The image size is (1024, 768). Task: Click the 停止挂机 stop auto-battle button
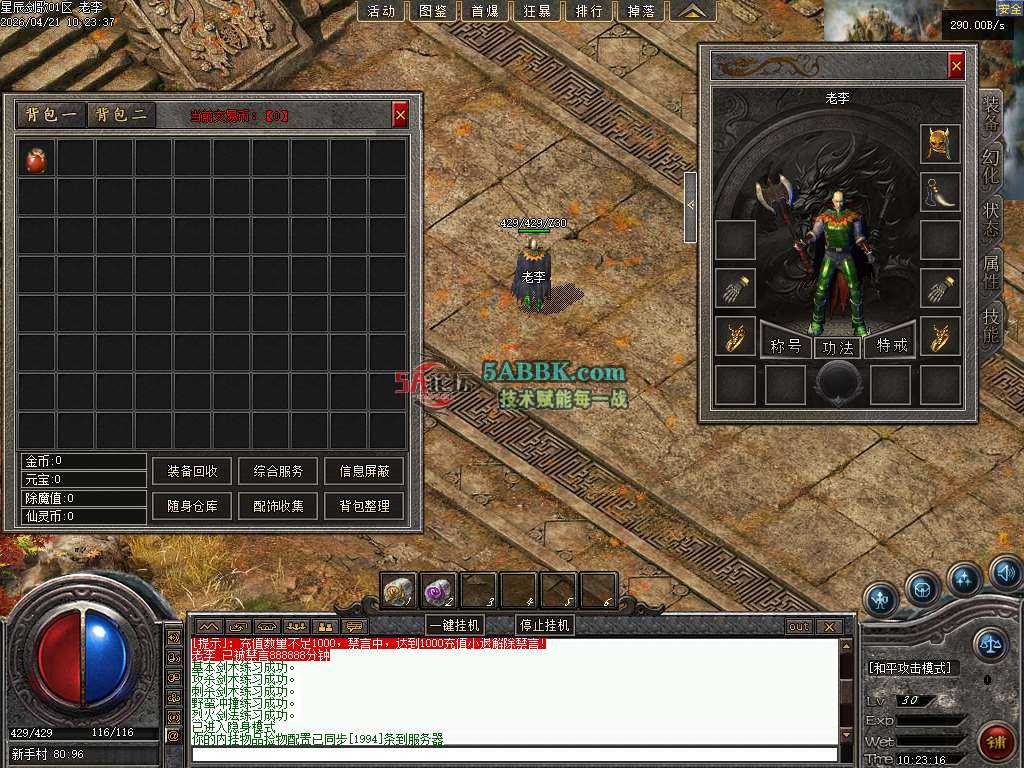[x=544, y=625]
